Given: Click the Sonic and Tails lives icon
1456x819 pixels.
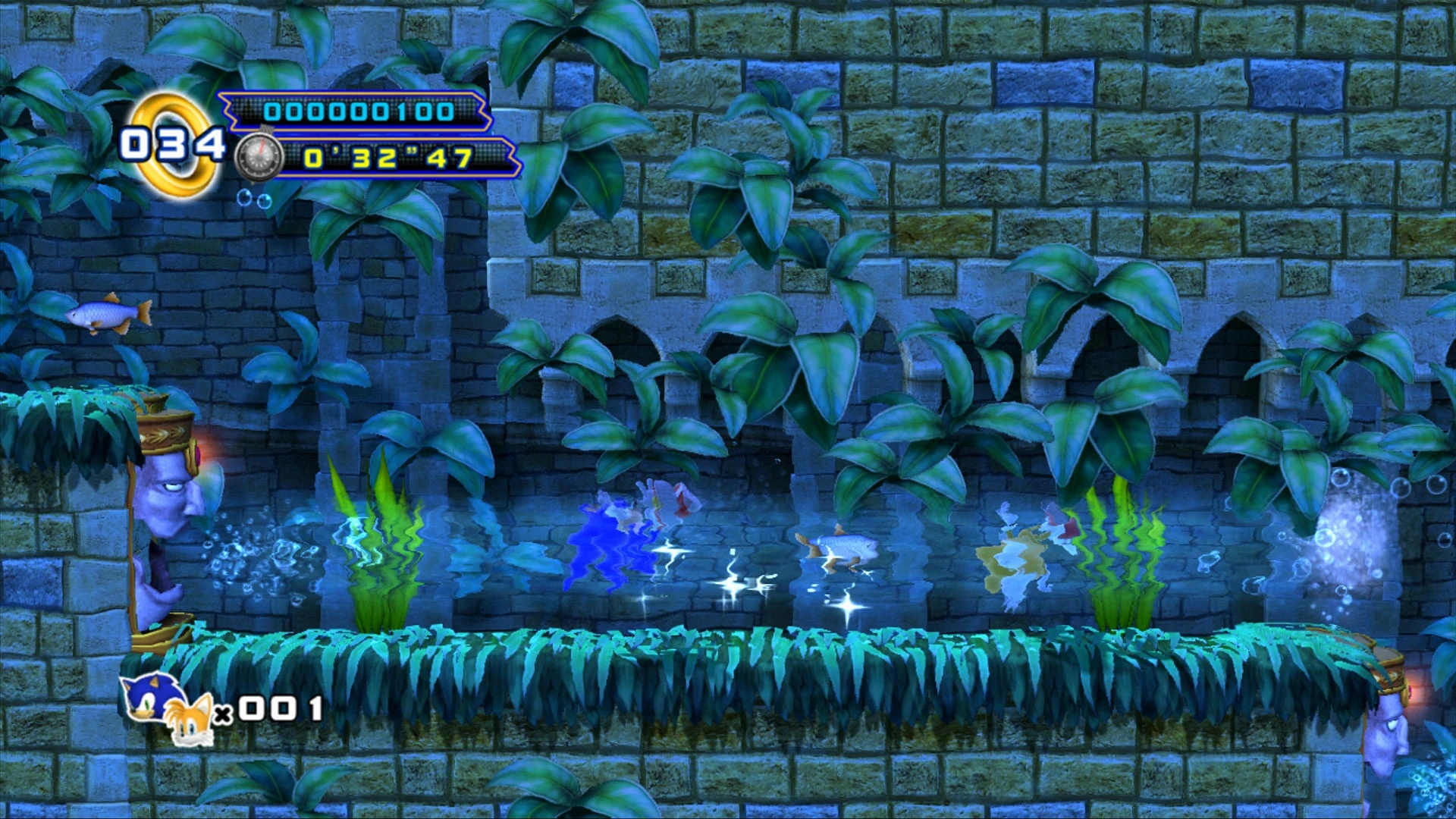Looking at the screenshot, I should click(168, 708).
